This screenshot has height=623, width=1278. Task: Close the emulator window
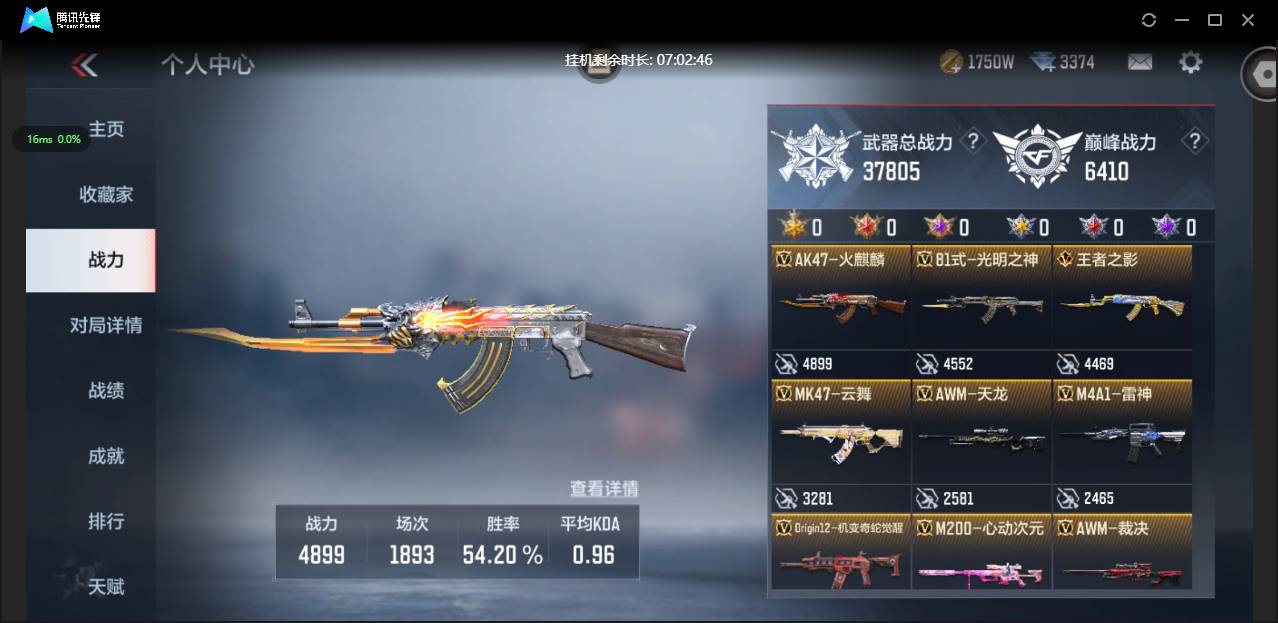[x=1248, y=20]
